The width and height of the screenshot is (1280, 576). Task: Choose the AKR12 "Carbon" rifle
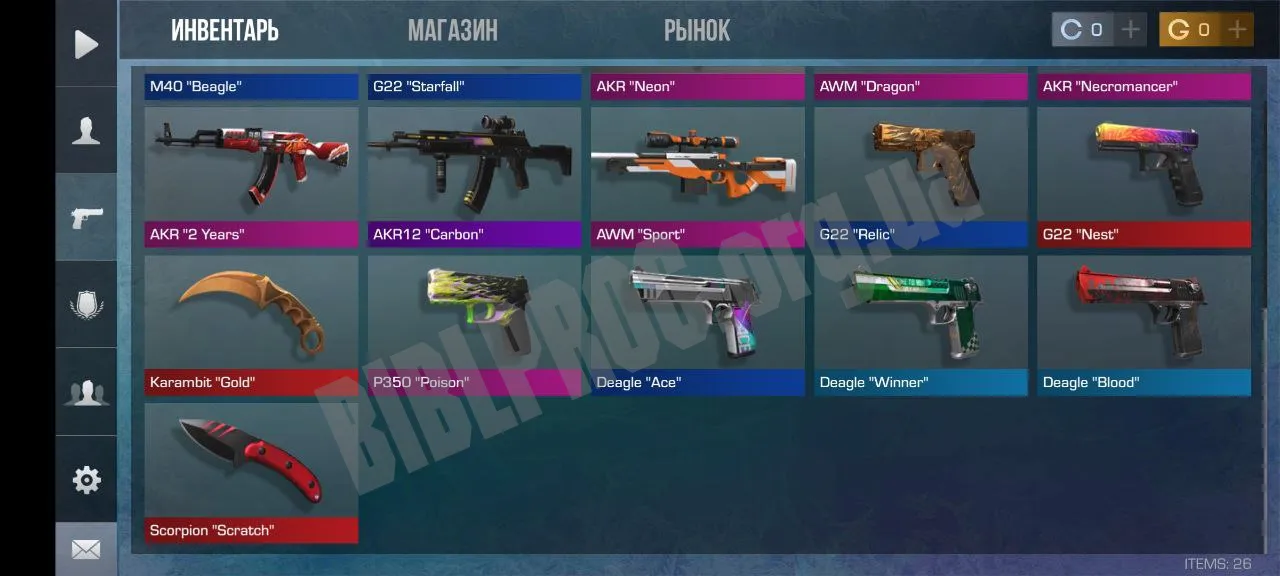tap(474, 176)
